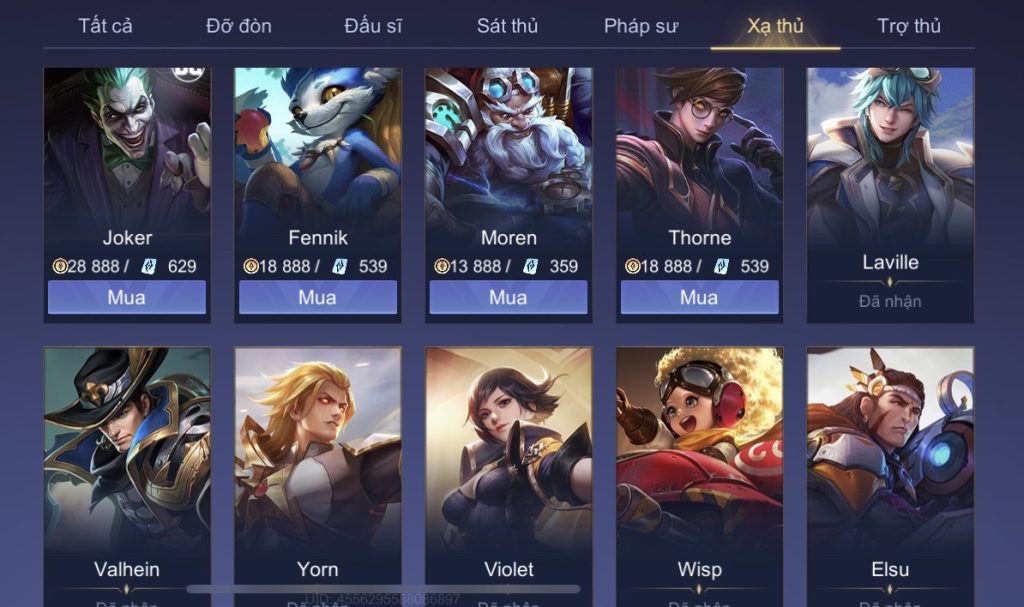The width and height of the screenshot is (1024, 607).
Task: Show the Sát thủ hero category
Action: [x=507, y=26]
